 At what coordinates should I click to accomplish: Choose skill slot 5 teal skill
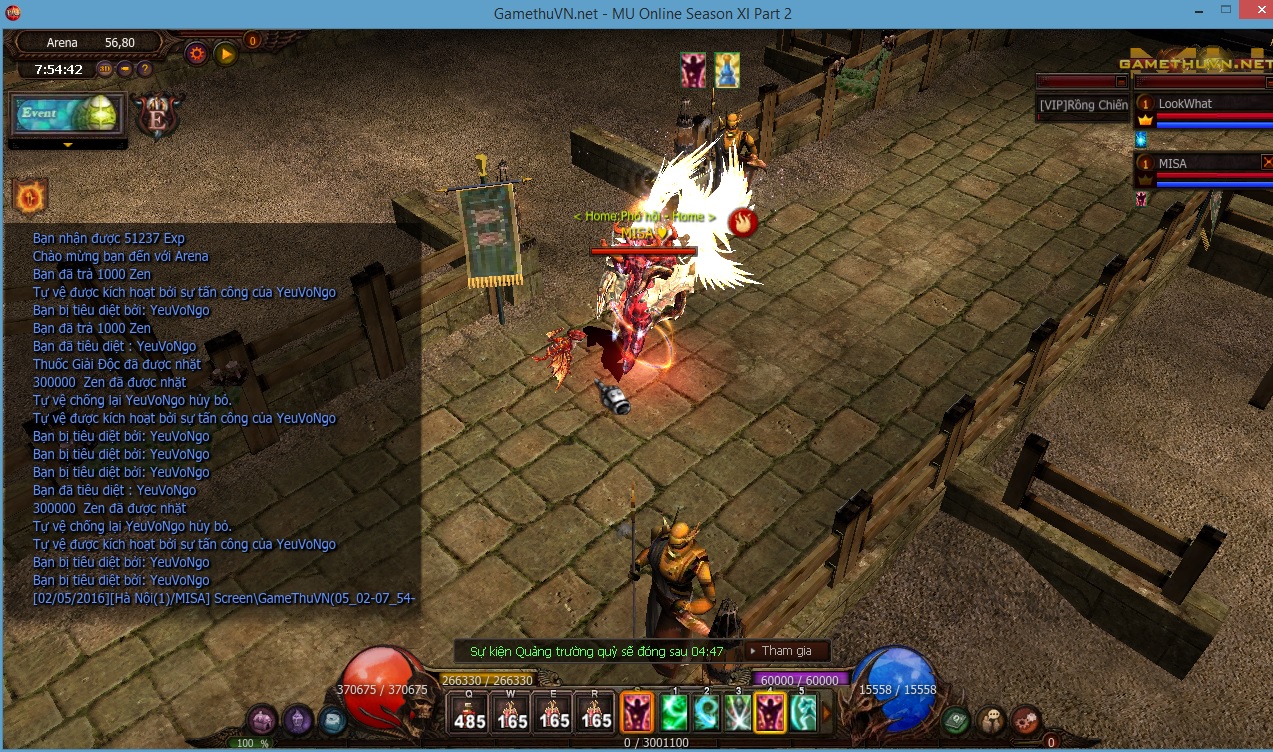coord(803,712)
